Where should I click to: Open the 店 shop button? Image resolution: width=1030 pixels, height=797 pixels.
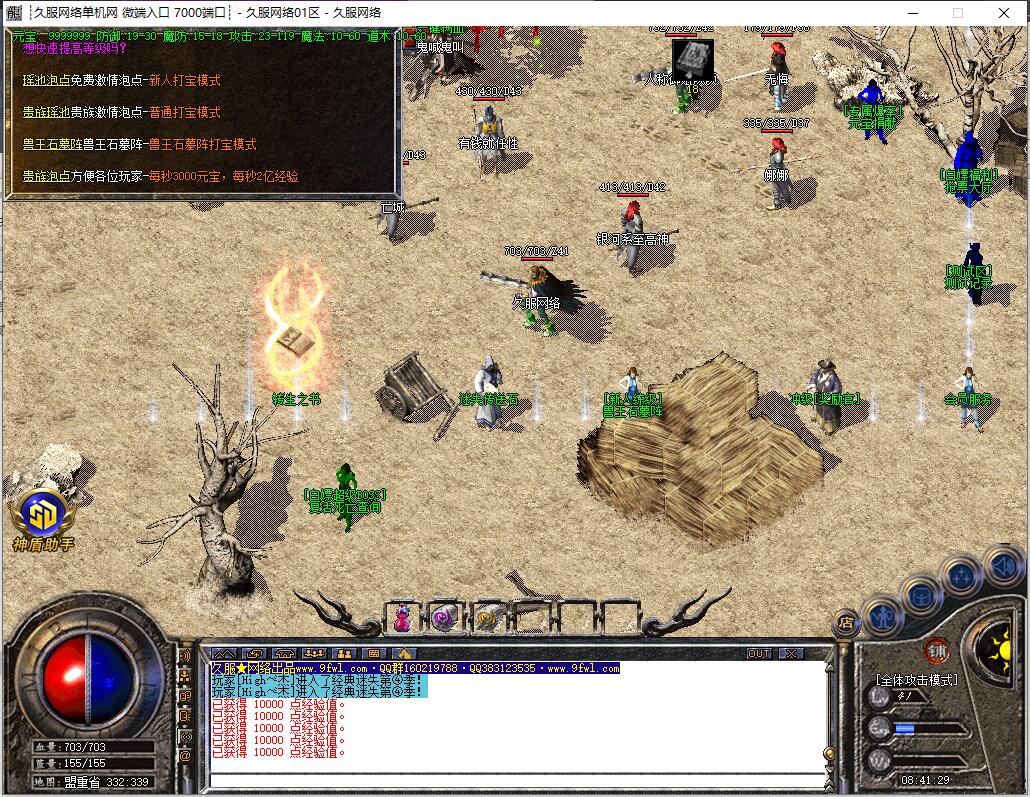(846, 622)
